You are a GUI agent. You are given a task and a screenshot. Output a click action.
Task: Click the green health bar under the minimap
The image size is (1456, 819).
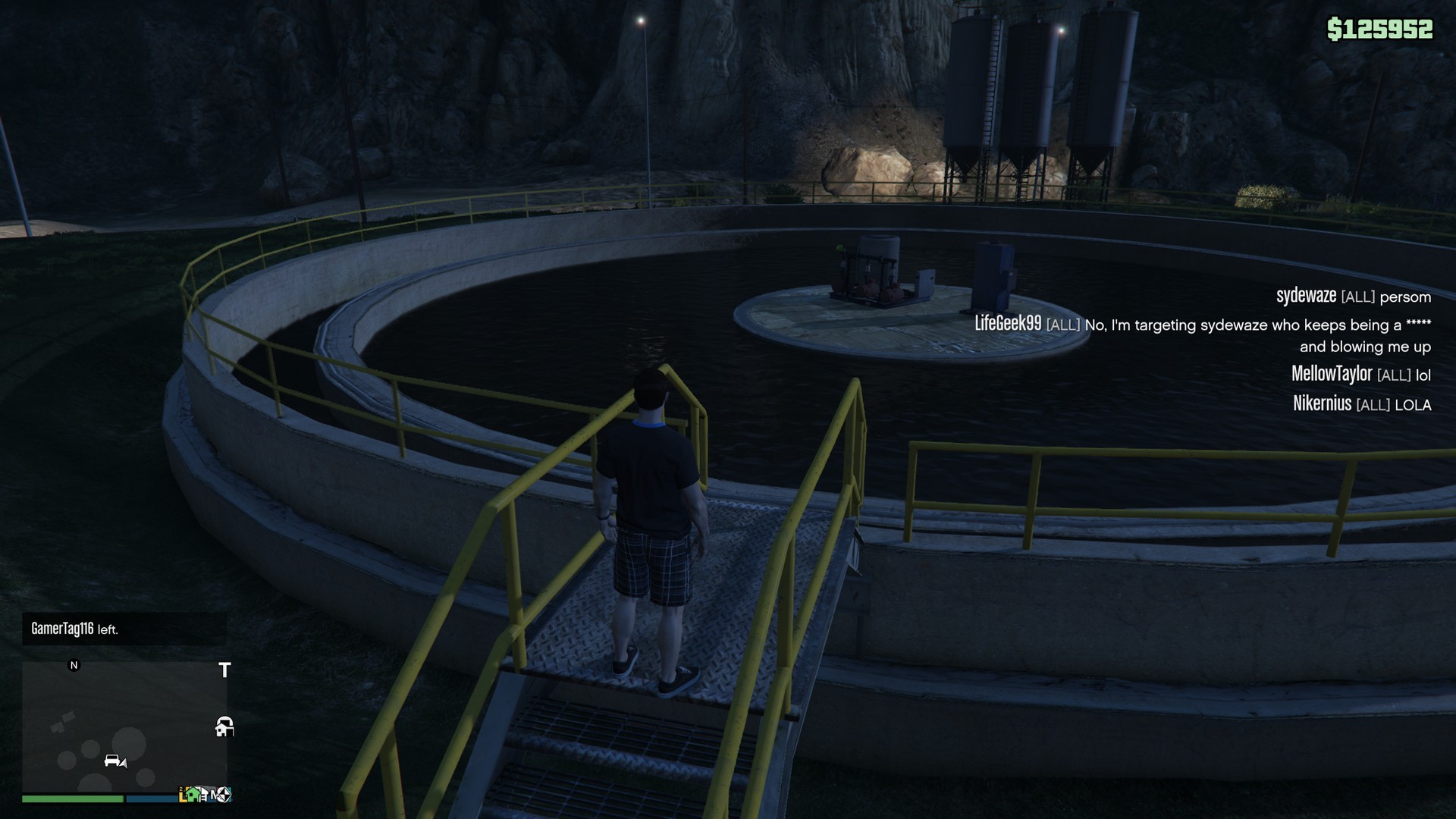[72, 799]
